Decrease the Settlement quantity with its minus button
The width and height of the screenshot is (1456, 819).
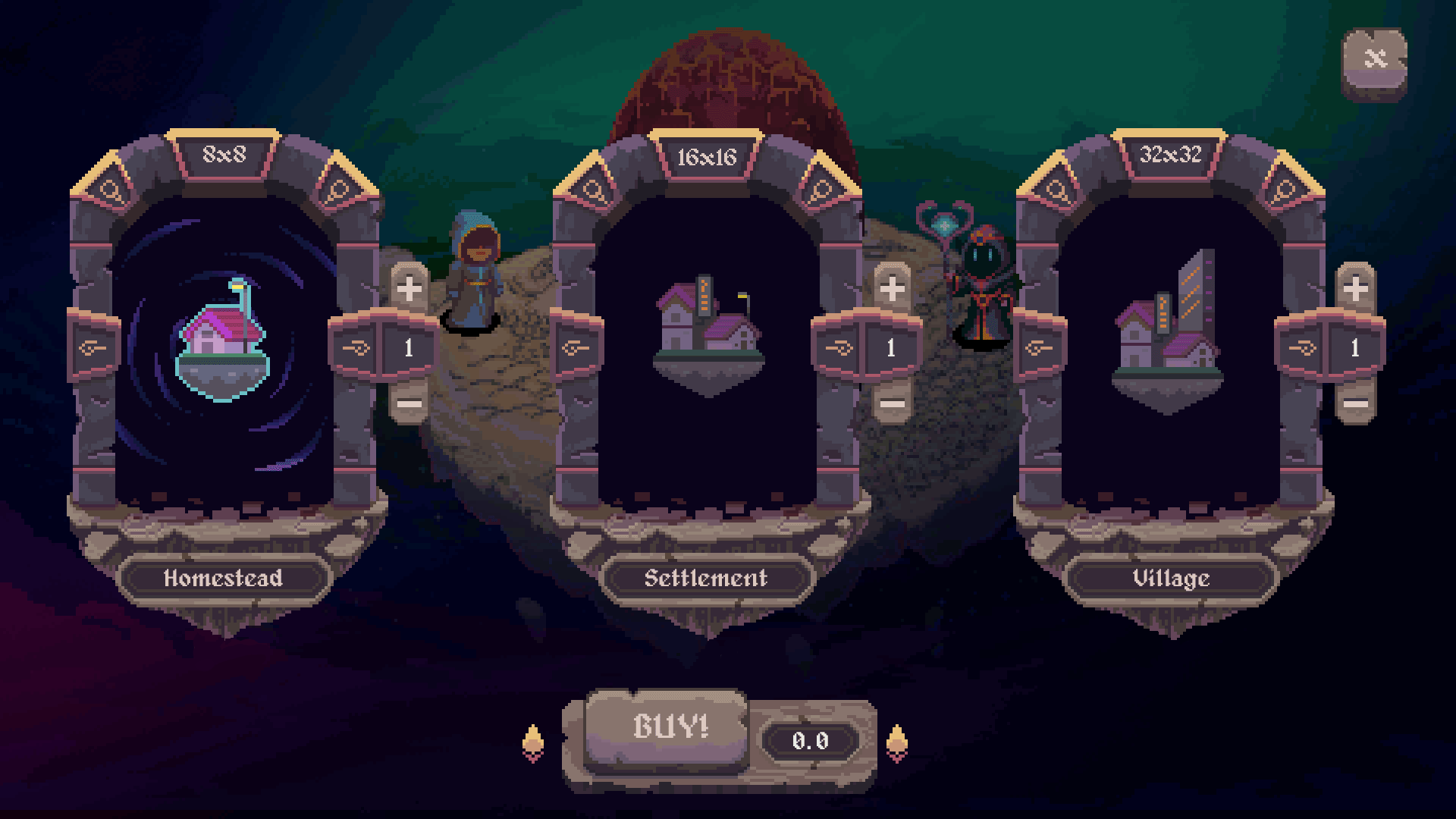(892, 403)
